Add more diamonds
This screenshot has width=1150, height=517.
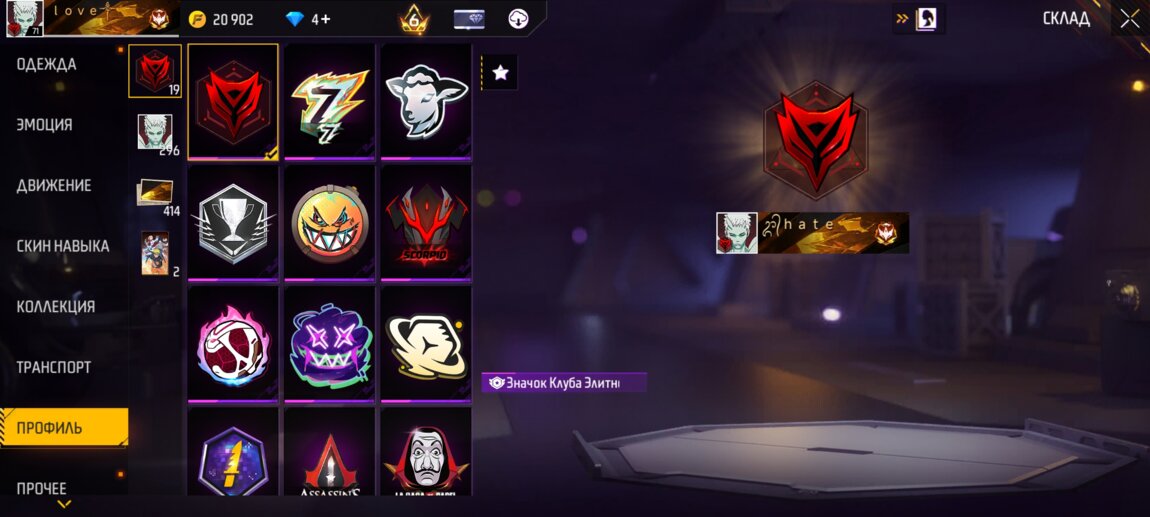(322, 19)
